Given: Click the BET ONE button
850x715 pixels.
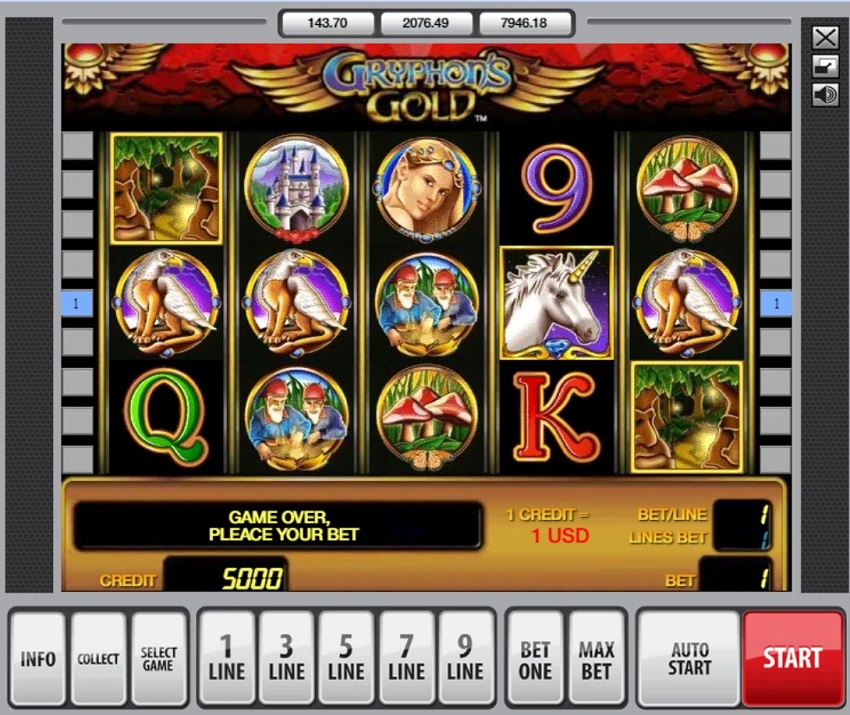Looking at the screenshot, I should (535, 659).
